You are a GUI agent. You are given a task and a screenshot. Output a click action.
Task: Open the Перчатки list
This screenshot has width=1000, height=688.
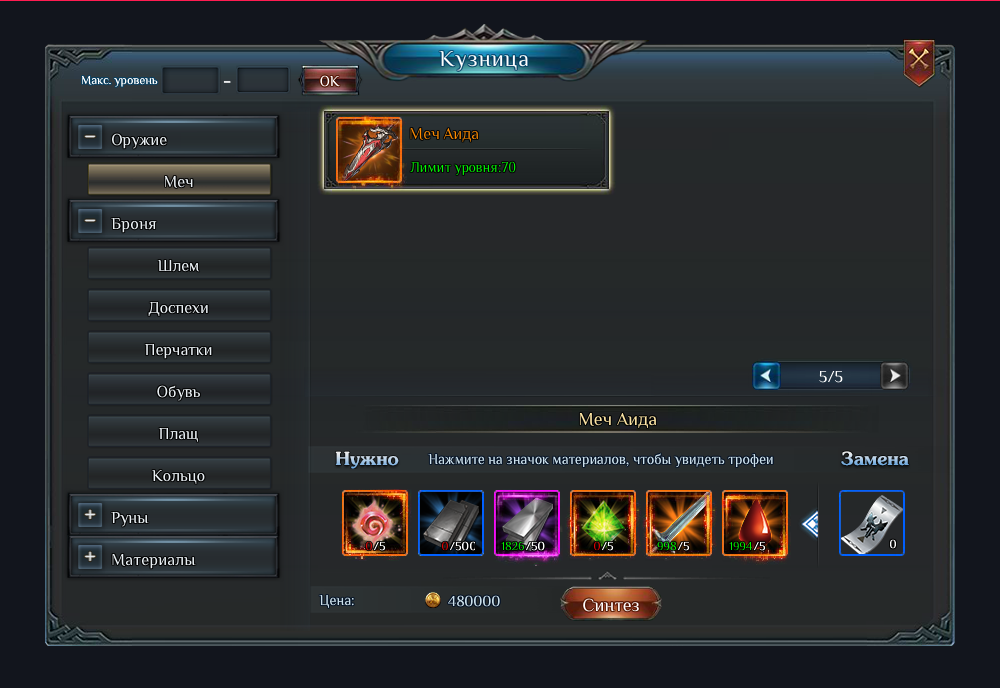pos(179,349)
